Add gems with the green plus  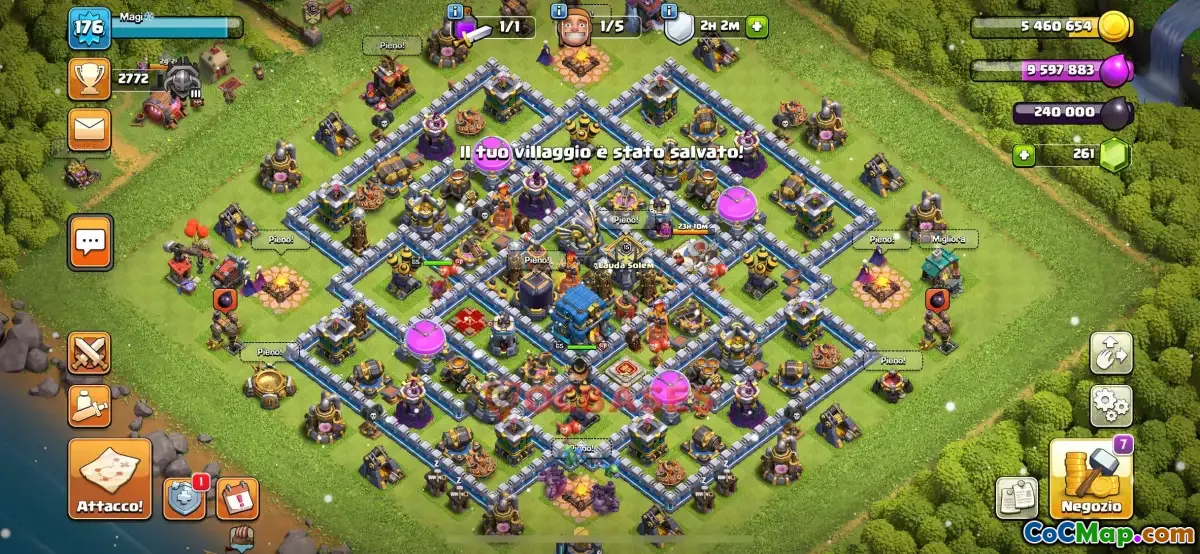click(1022, 155)
